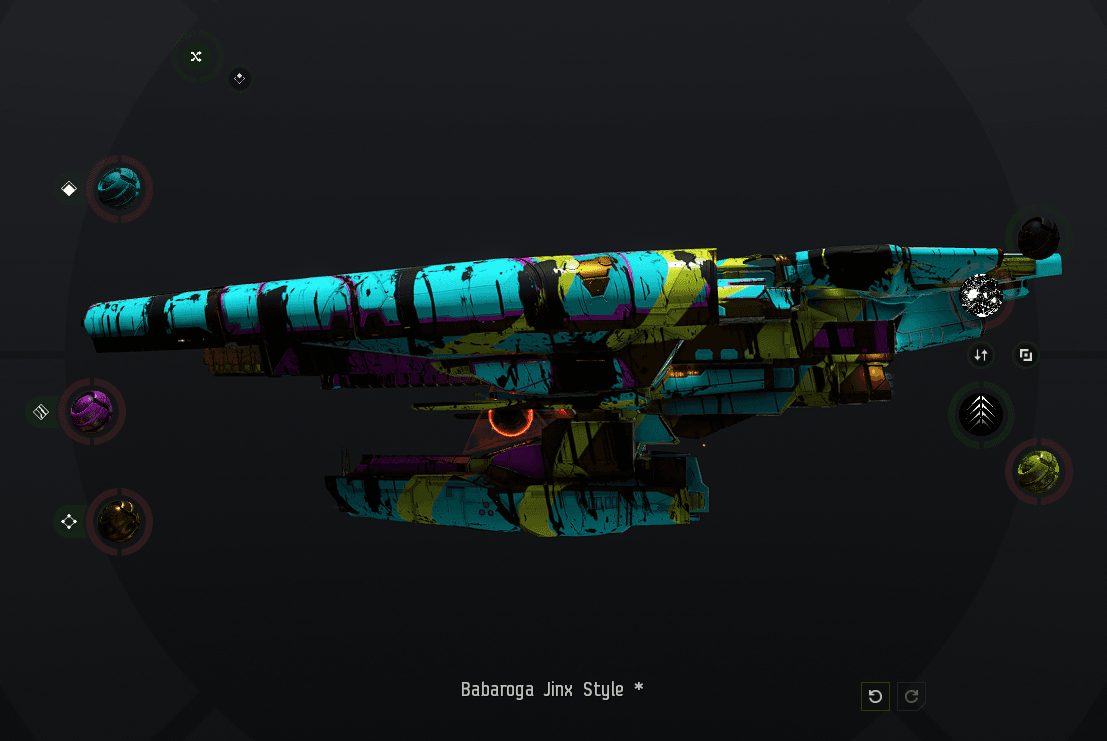Viewport: 1107px width, 741px height.
Task: Select the yellow-green material sphere slot
Action: 1038,471
